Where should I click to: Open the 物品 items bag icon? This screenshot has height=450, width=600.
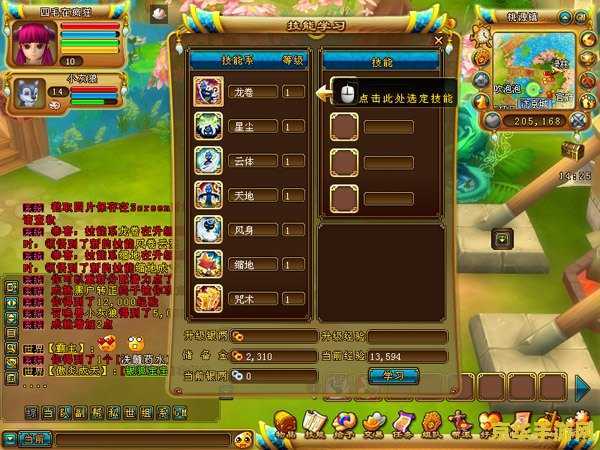point(286,424)
